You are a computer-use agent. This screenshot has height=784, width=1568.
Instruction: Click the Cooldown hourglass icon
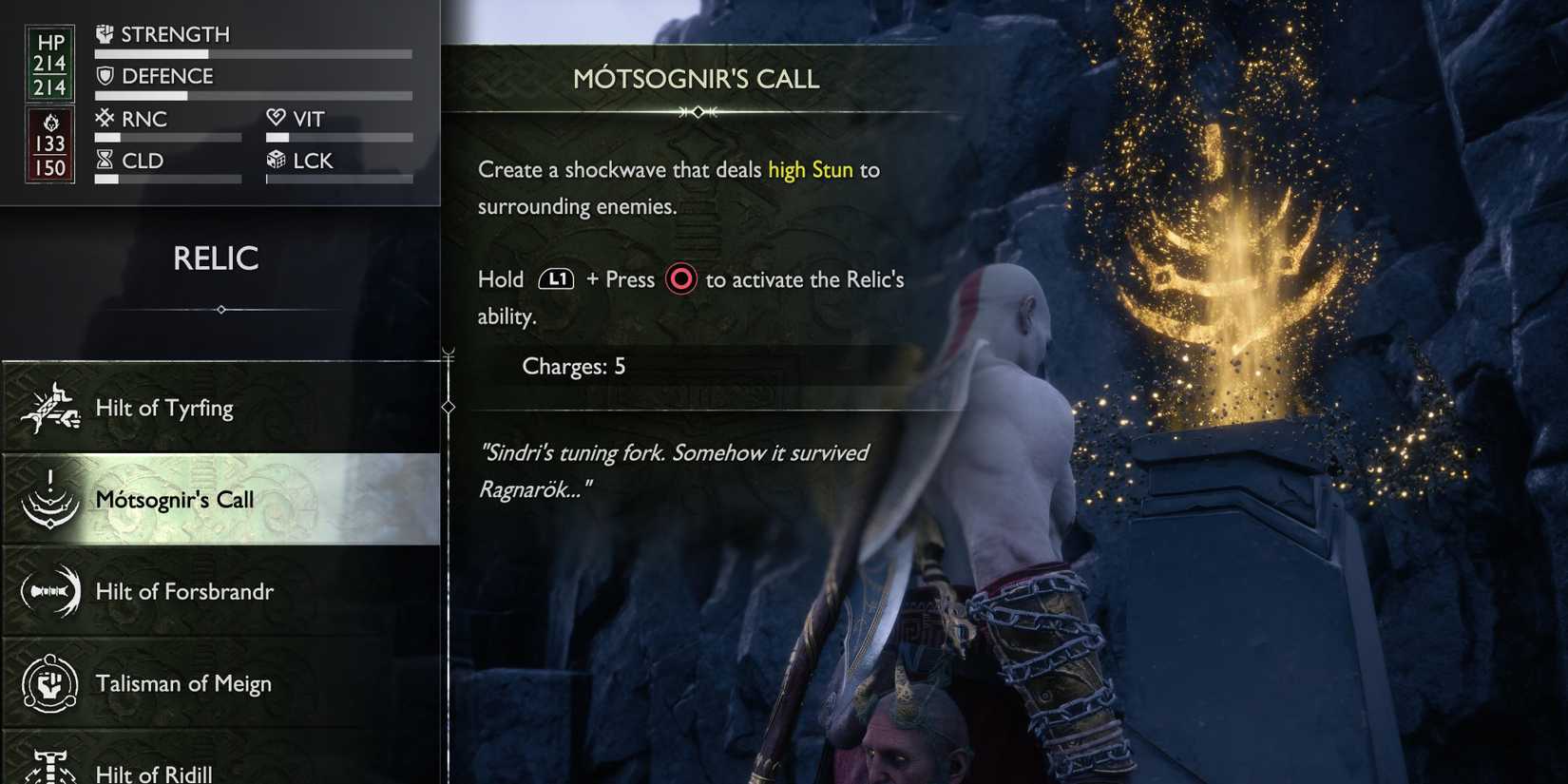(105, 159)
